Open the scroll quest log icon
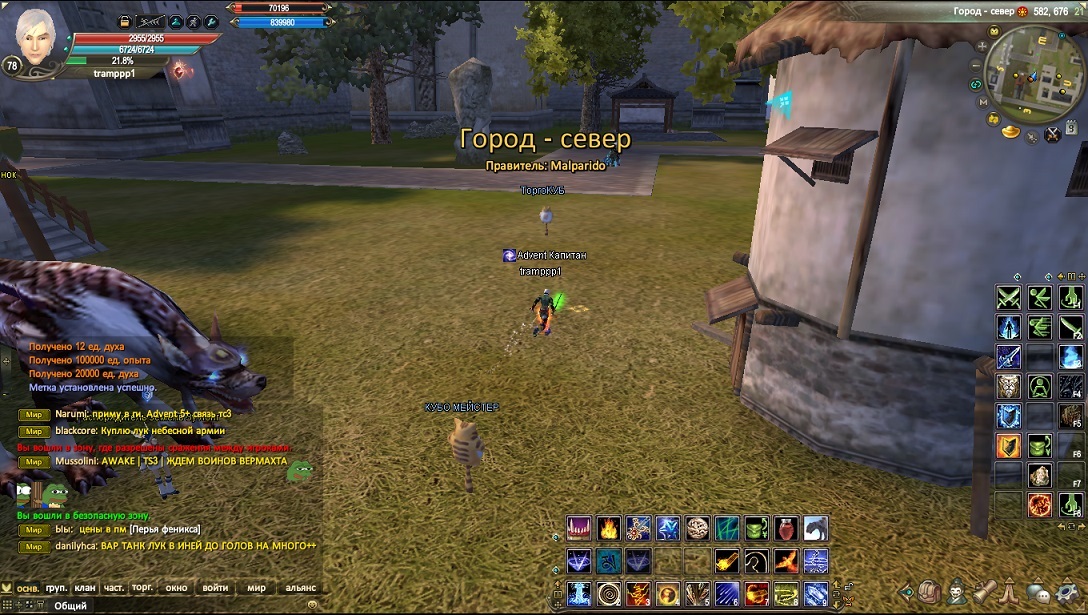The width and height of the screenshot is (1088, 615). coord(983,590)
